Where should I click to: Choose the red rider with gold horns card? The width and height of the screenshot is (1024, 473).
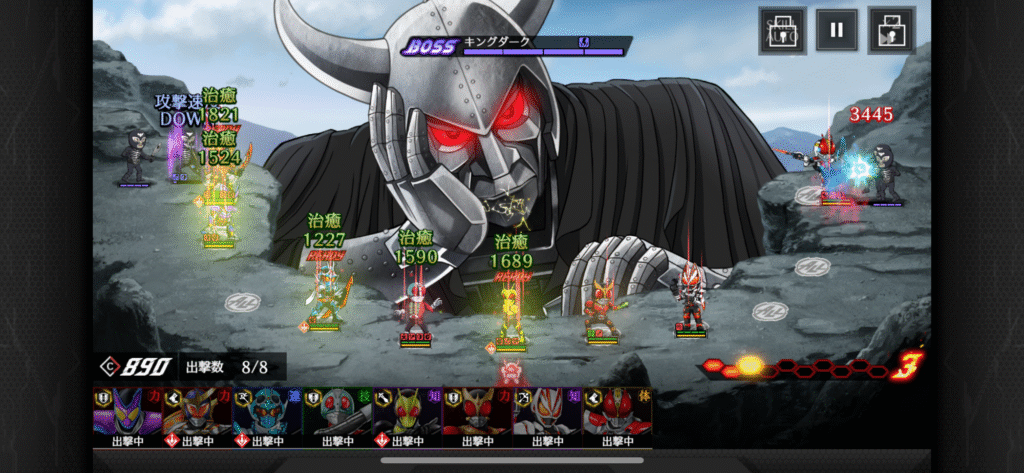(477, 416)
